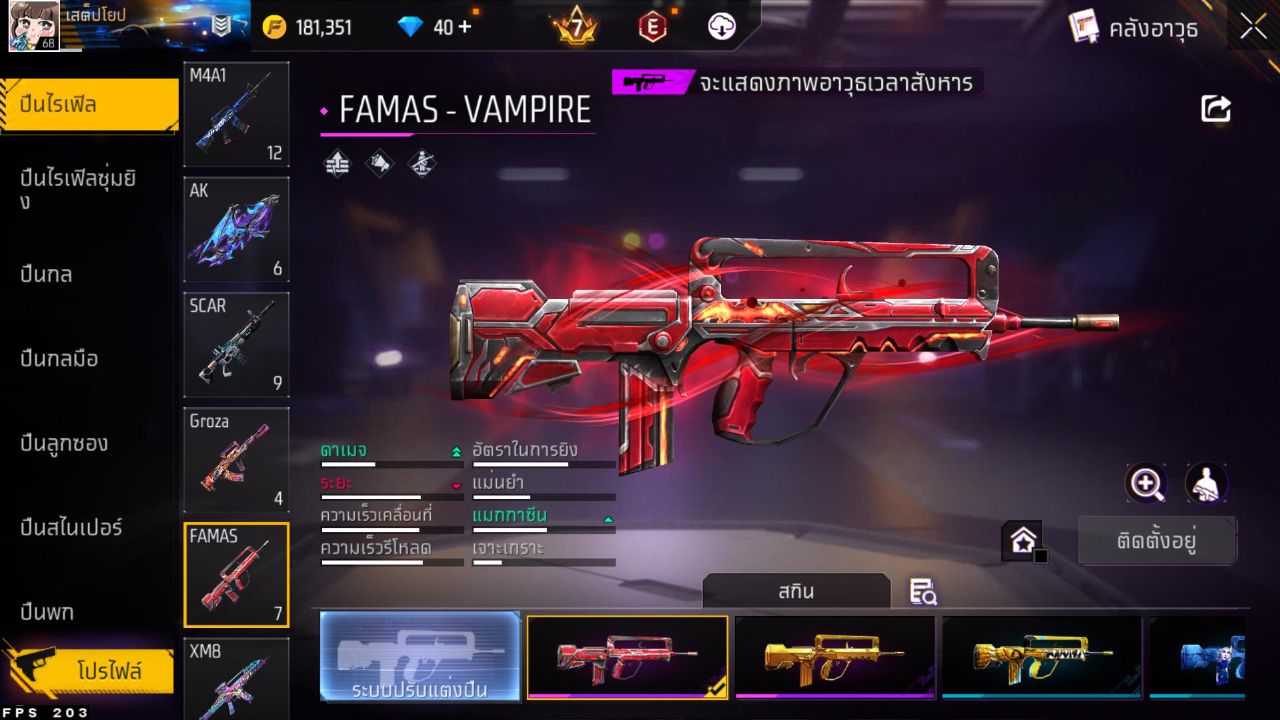The height and width of the screenshot is (720, 1280).
Task: Click the skin search icon beside สกิน tab
Action: pos(923,593)
